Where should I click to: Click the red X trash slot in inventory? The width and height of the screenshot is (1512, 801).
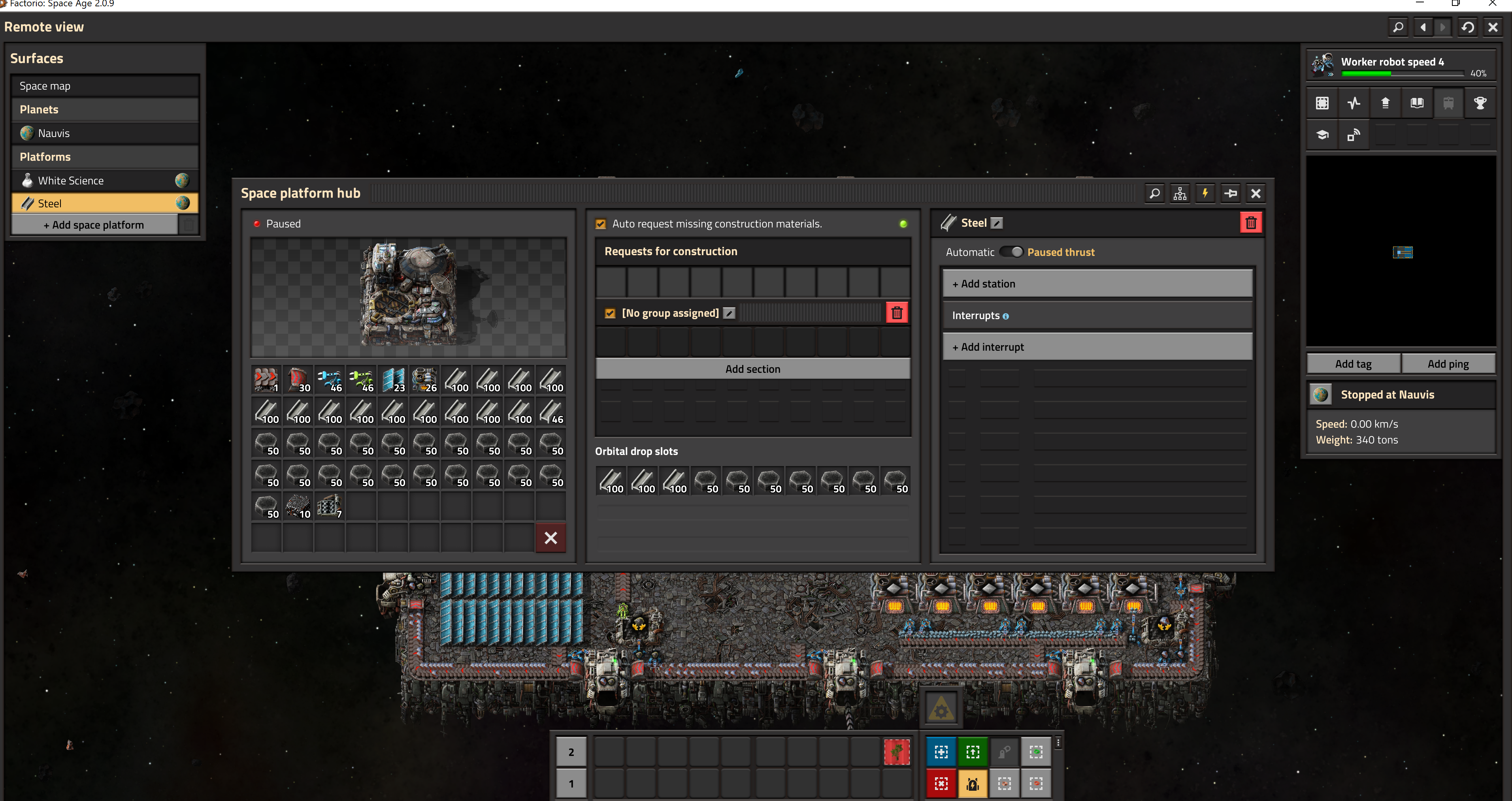coord(551,538)
